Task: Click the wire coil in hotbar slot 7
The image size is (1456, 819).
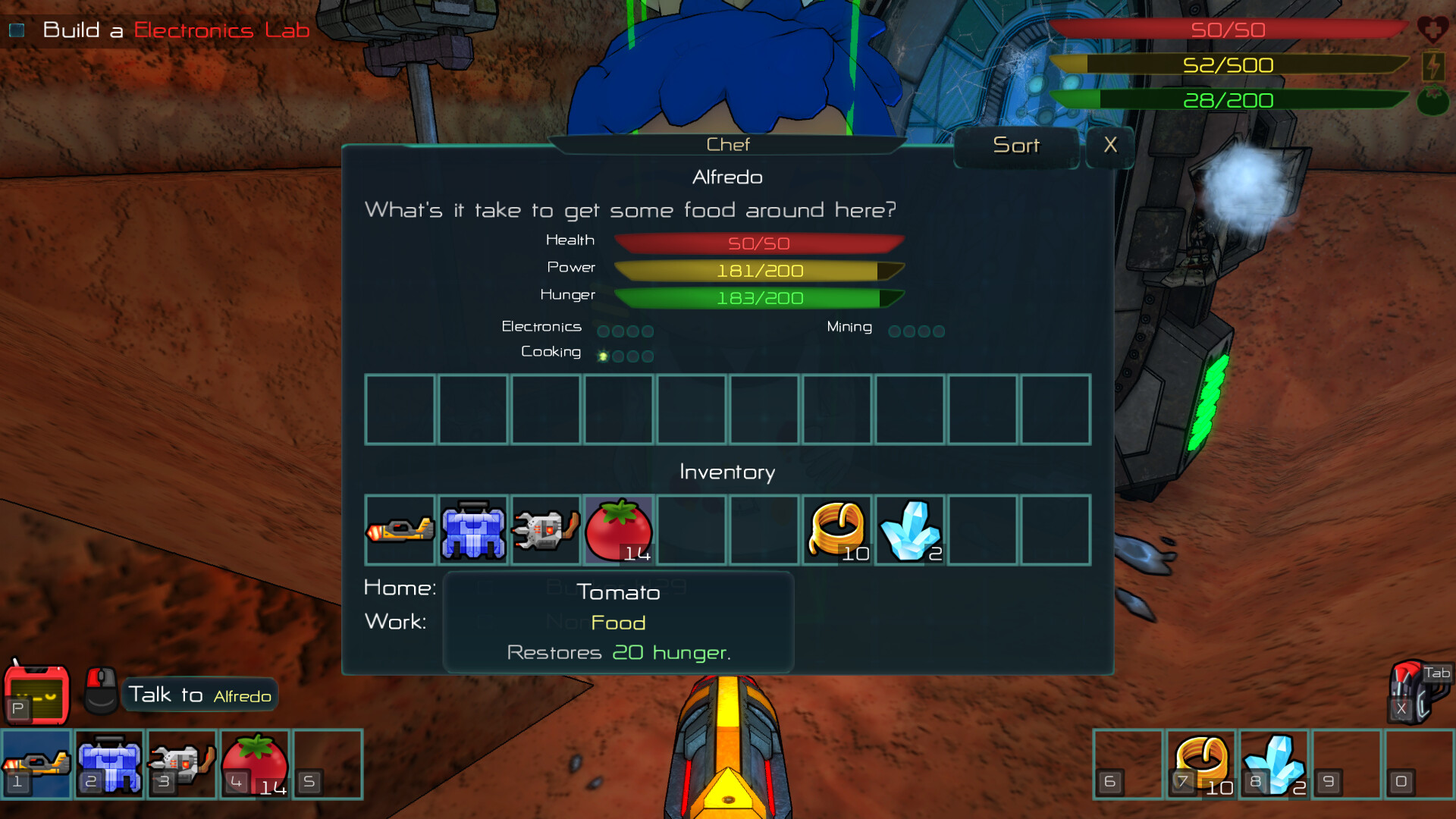Action: 1201,764
